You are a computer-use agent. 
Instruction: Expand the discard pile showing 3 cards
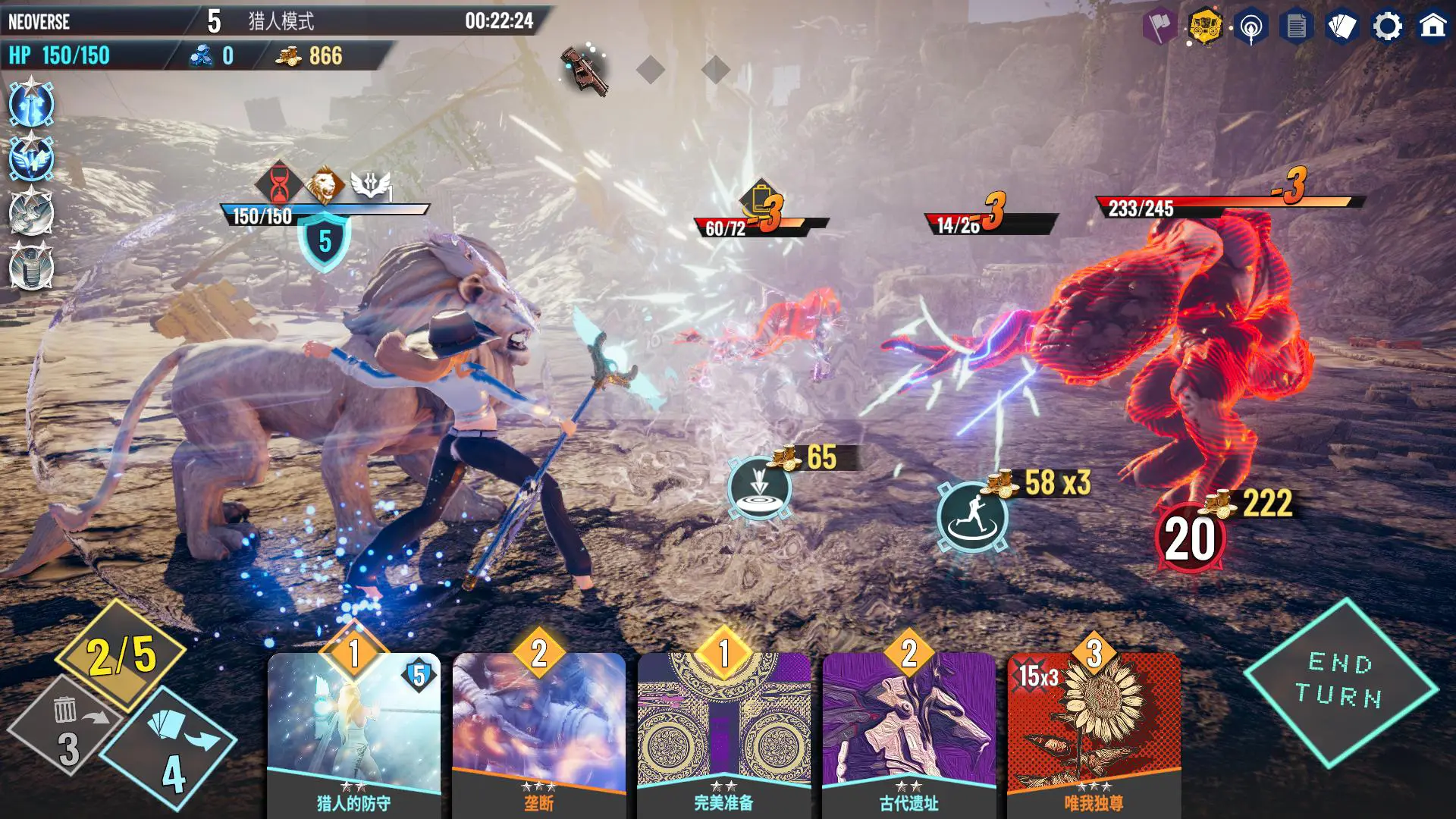[70, 728]
